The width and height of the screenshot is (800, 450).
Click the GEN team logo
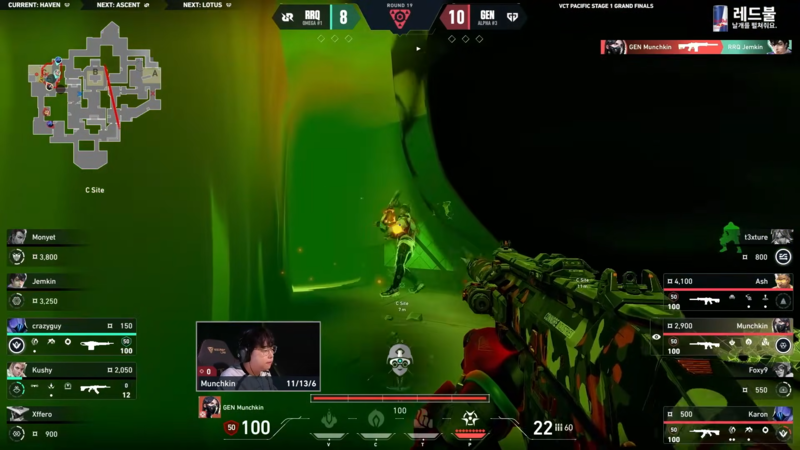pos(512,16)
